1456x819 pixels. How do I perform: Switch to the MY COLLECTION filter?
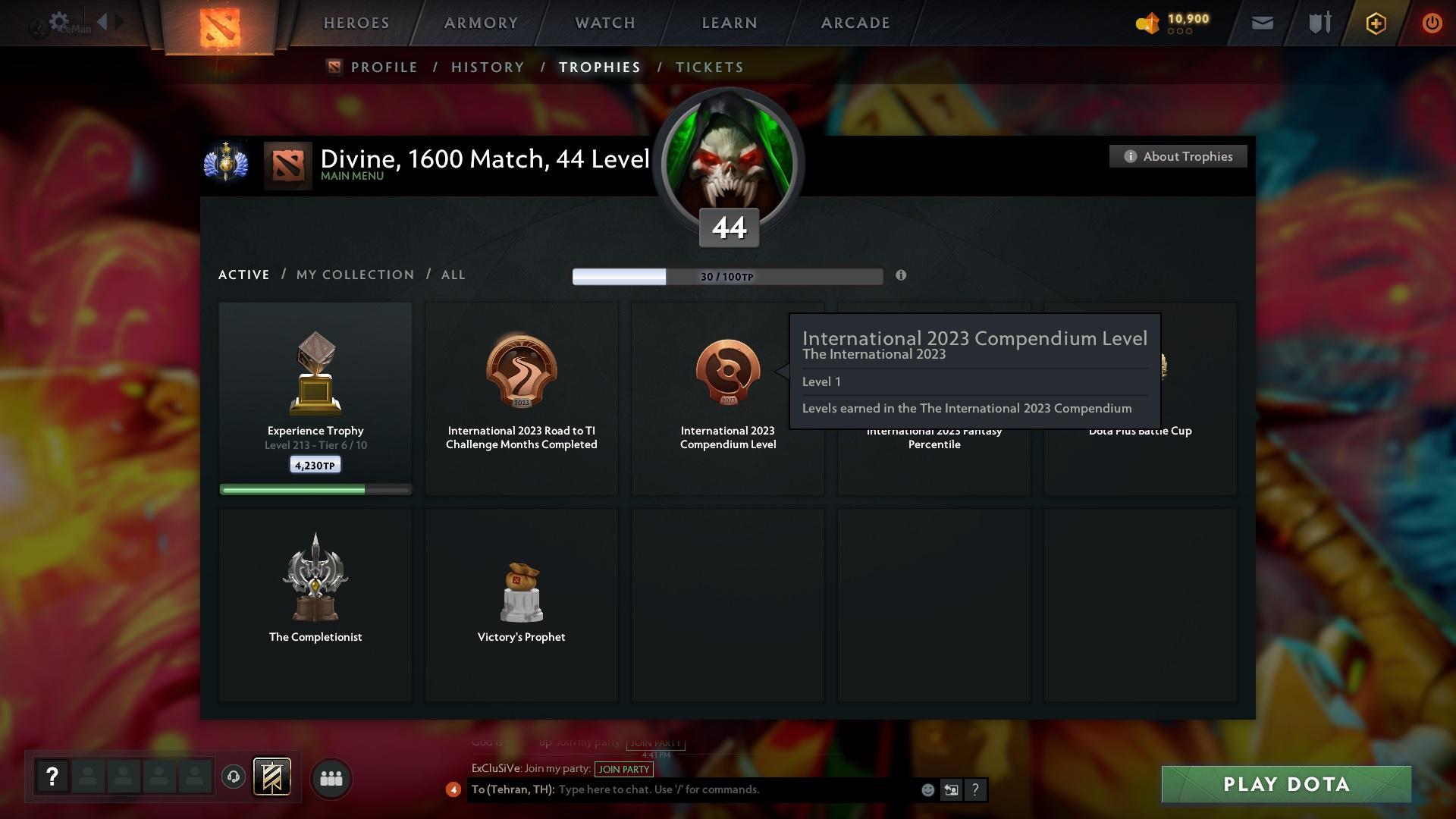coord(354,275)
